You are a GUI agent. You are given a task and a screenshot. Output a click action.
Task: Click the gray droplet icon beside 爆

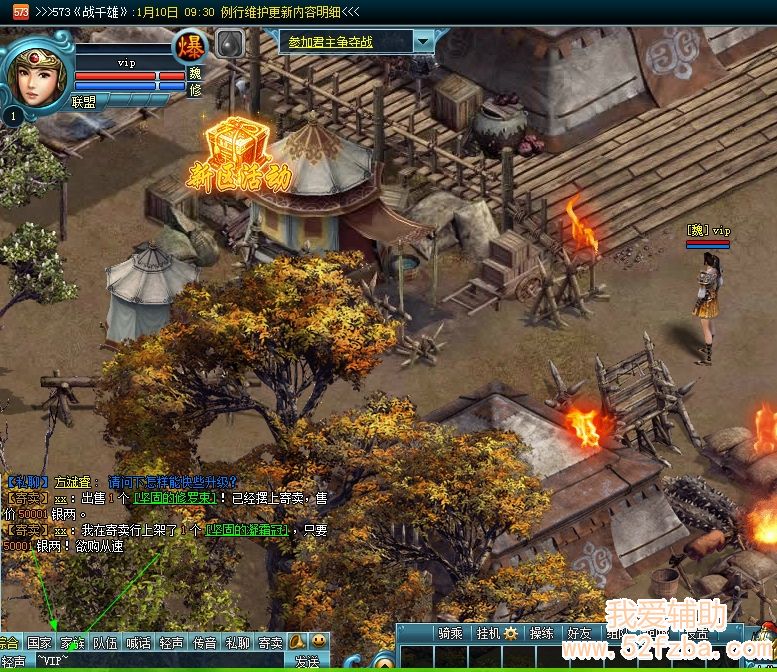tap(229, 44)
